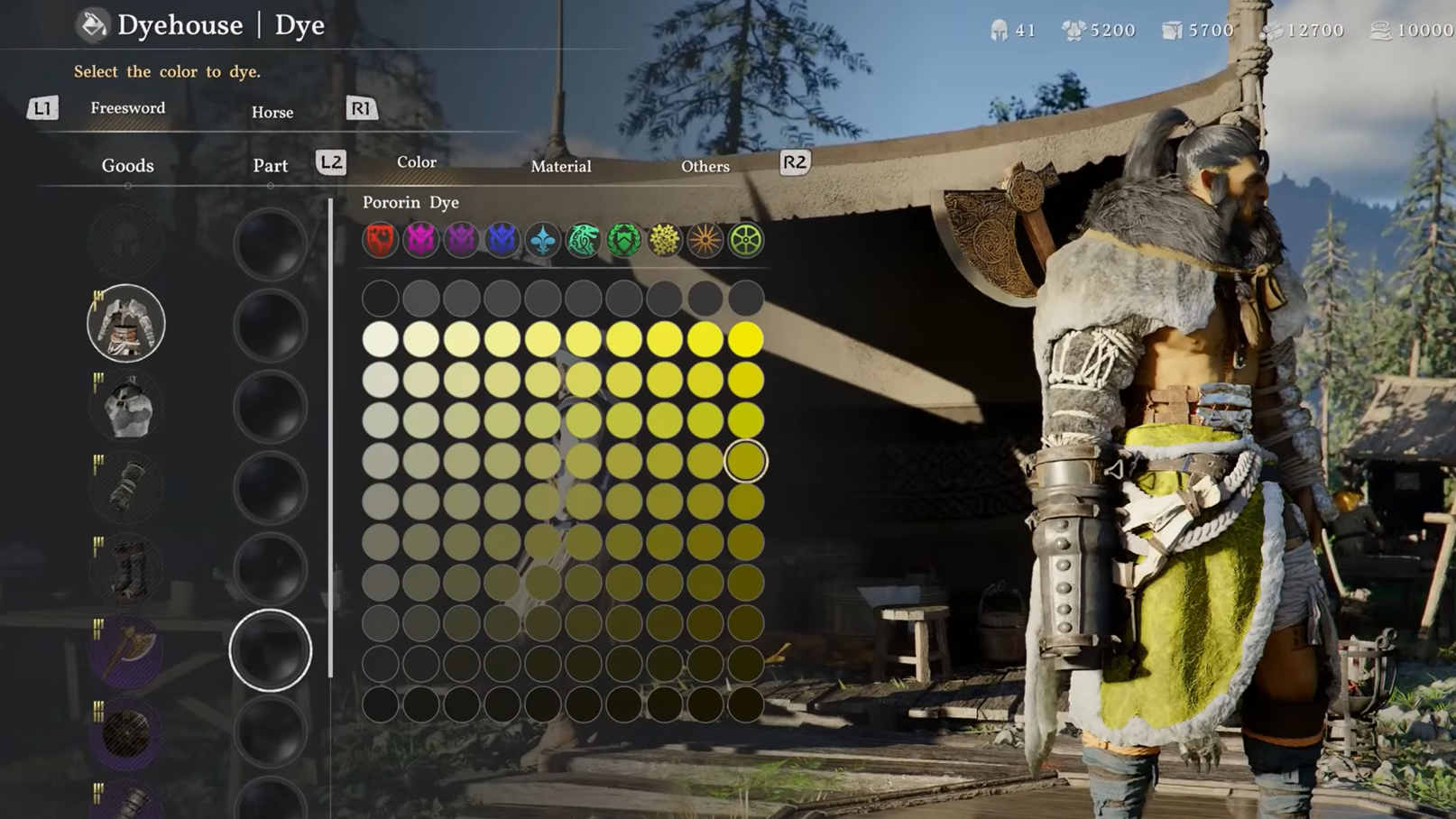
Task: Choose the lime green wheel dye icon
Action: click(x=746, y=240)
